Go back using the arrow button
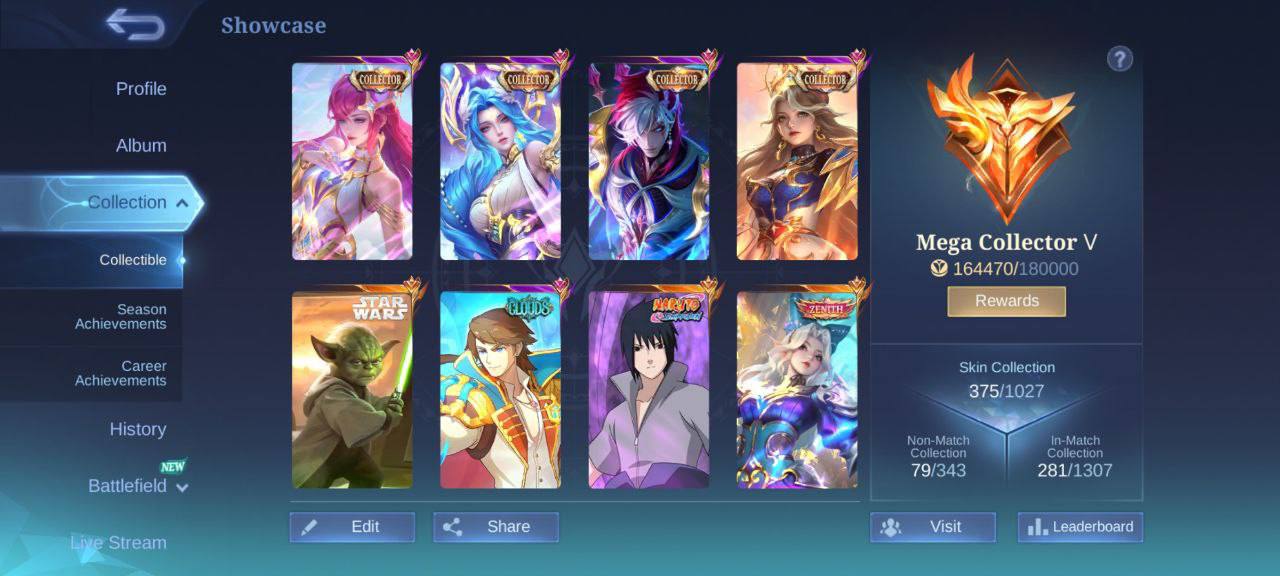Image resolution: width=1280 pixels, height=576 pixels. (x=136, y=24)
